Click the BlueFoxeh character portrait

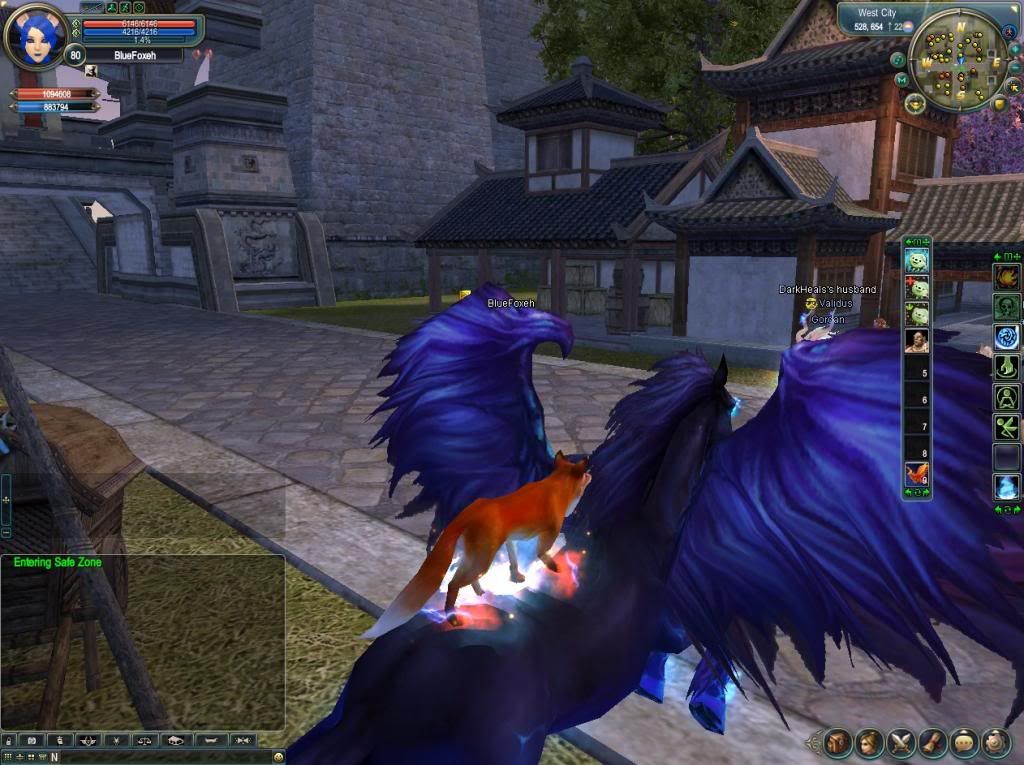click(x=36, y=37)
